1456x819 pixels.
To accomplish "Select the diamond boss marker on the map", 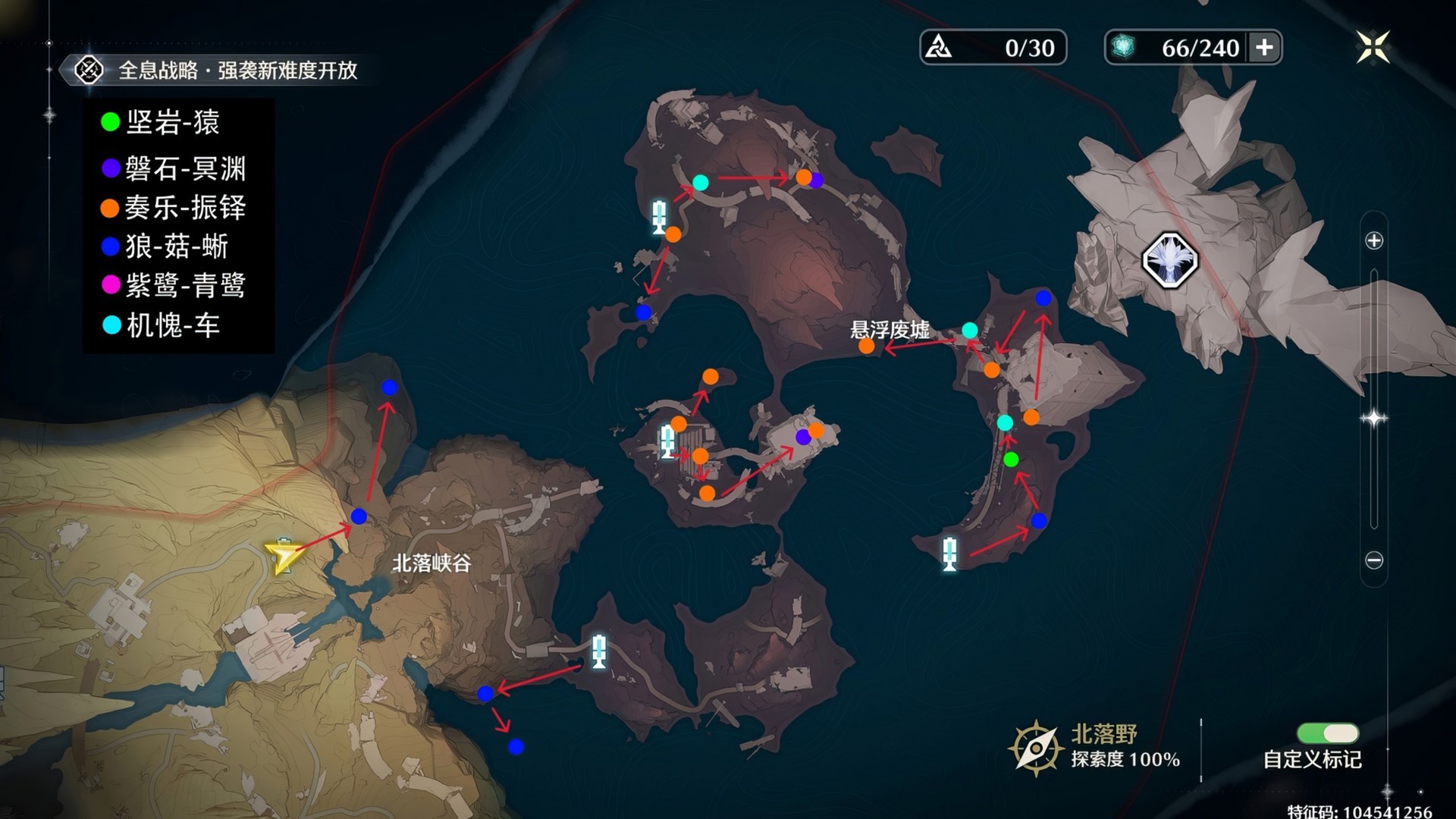I will [x=1169, y=260].
